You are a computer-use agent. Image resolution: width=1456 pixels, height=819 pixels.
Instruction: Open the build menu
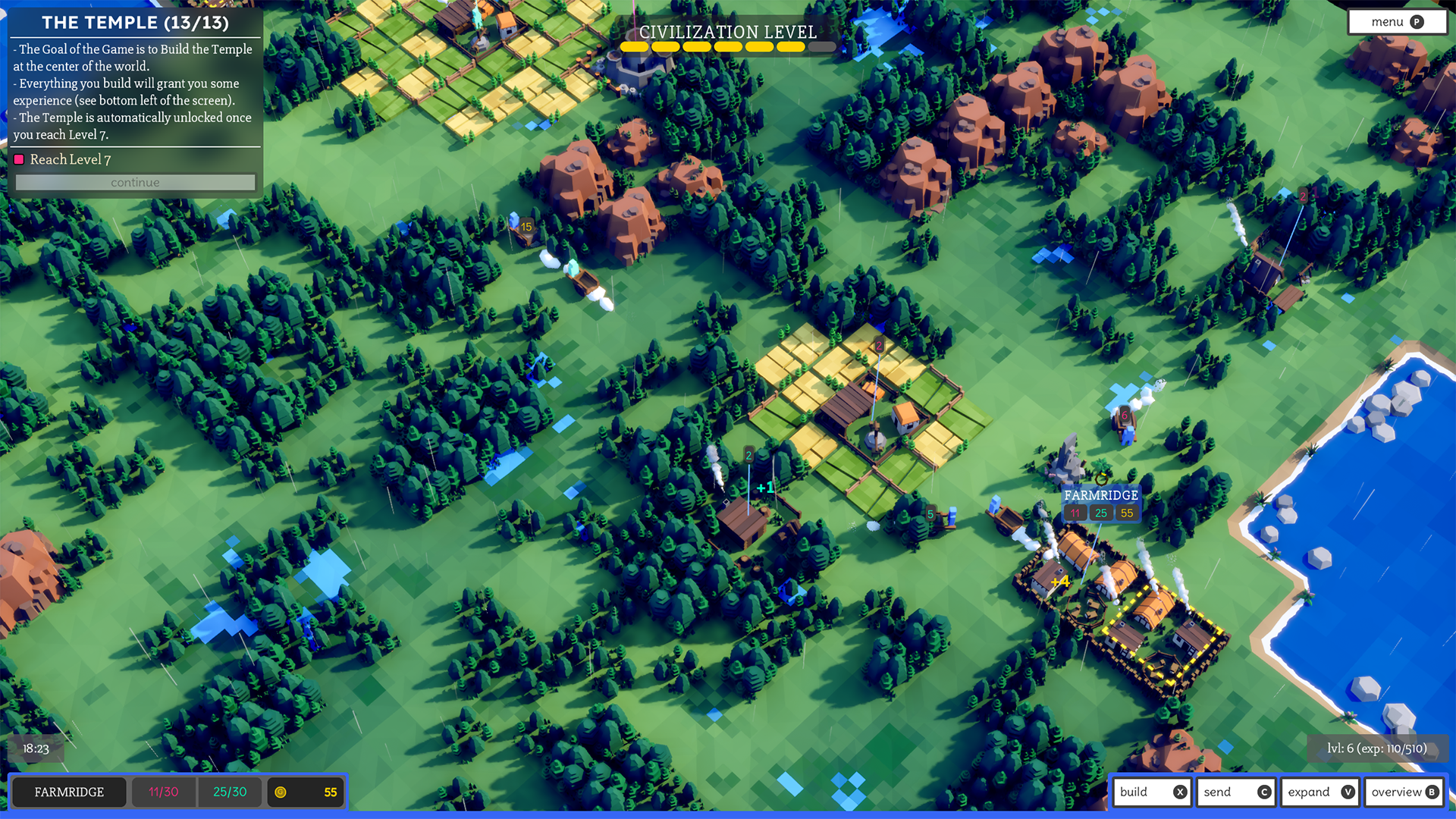(1151, 792)
